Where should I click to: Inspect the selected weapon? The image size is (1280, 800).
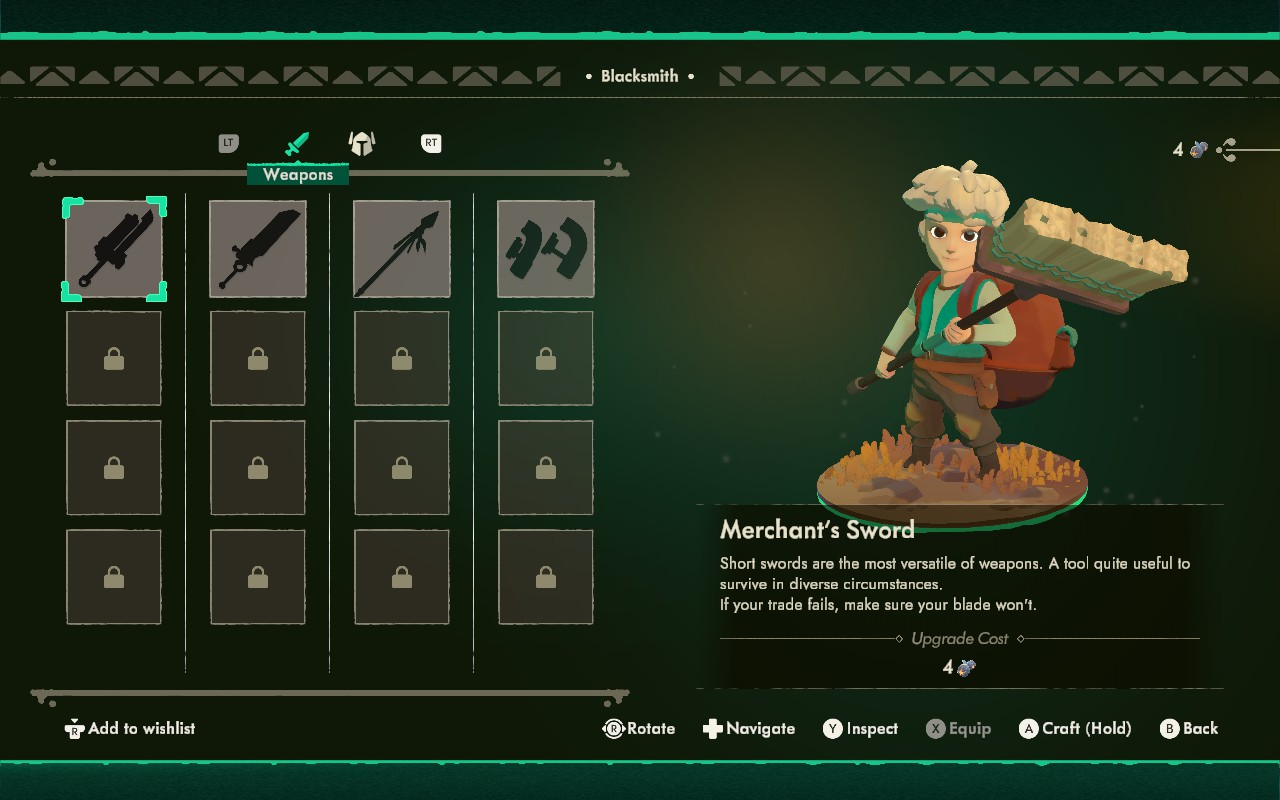[x=860, y=729]
